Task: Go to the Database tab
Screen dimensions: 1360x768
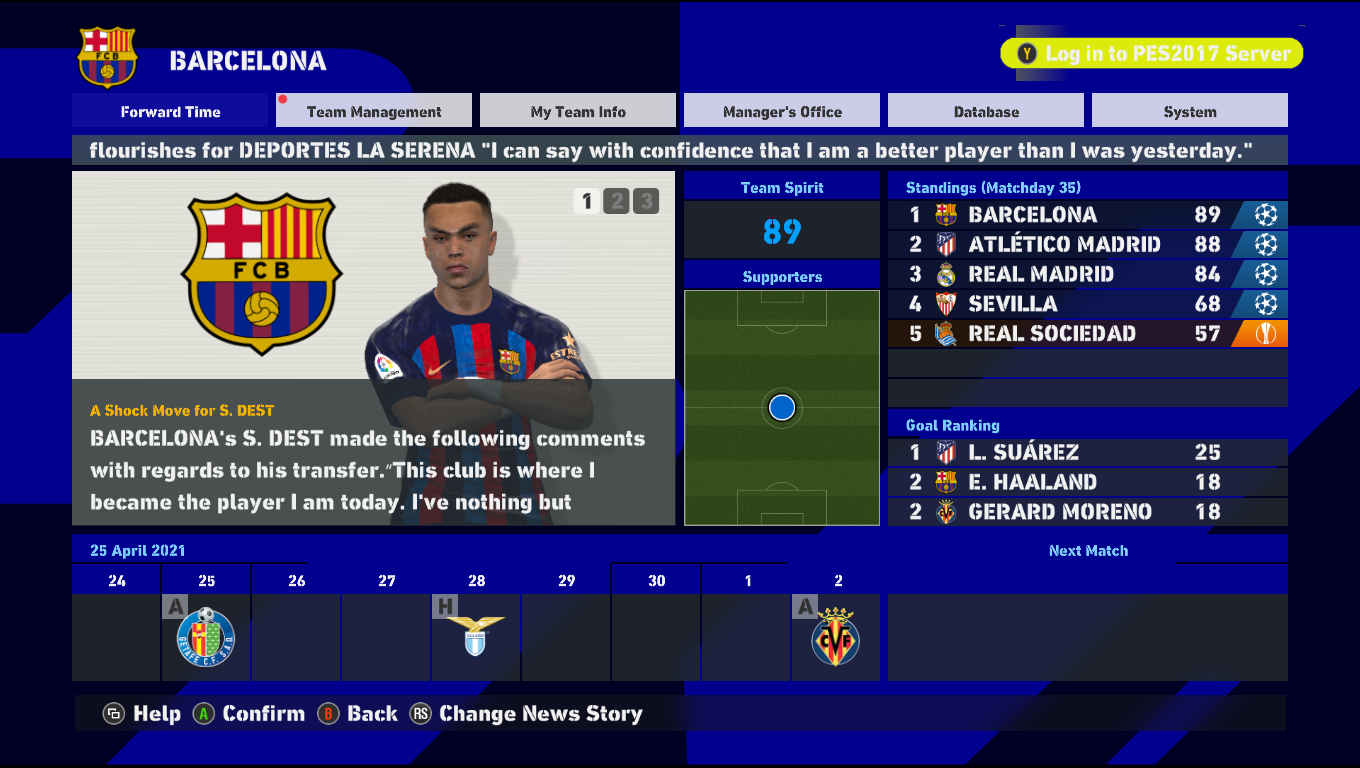Action: click(x=986, y=111)
